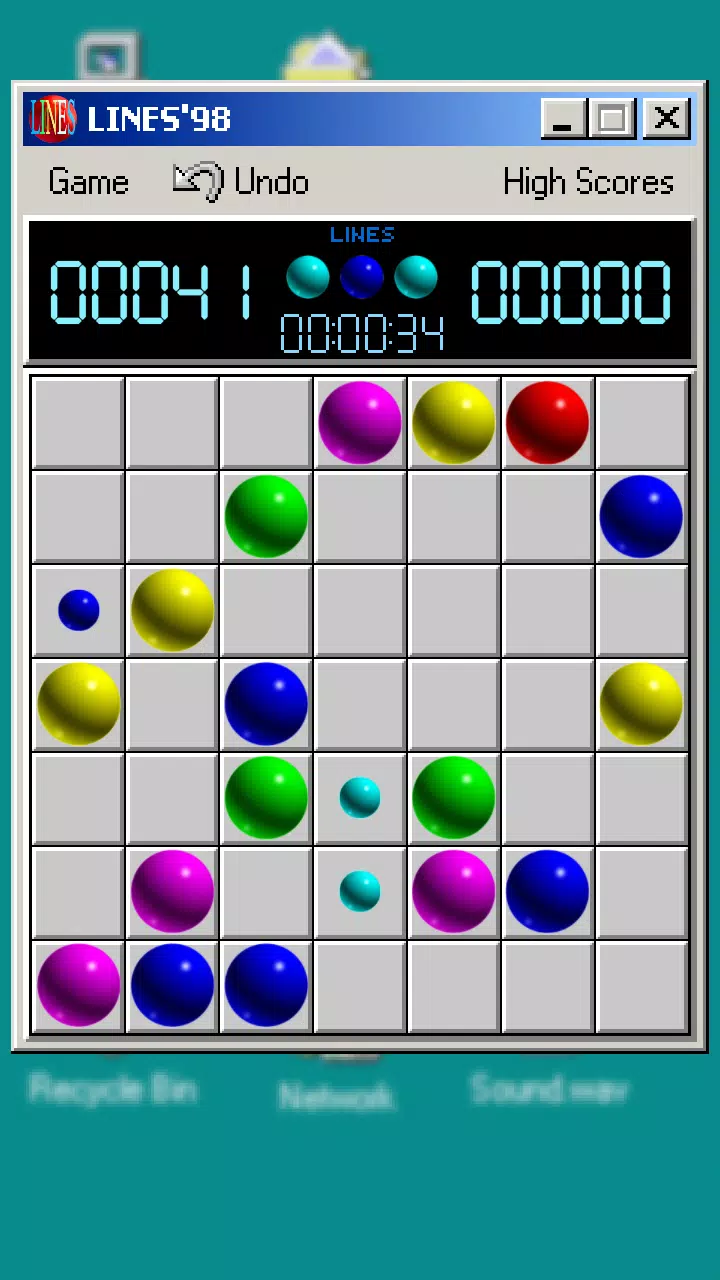
Task: Select the blue ball directly above a green ball
Action: click(266, 704)
